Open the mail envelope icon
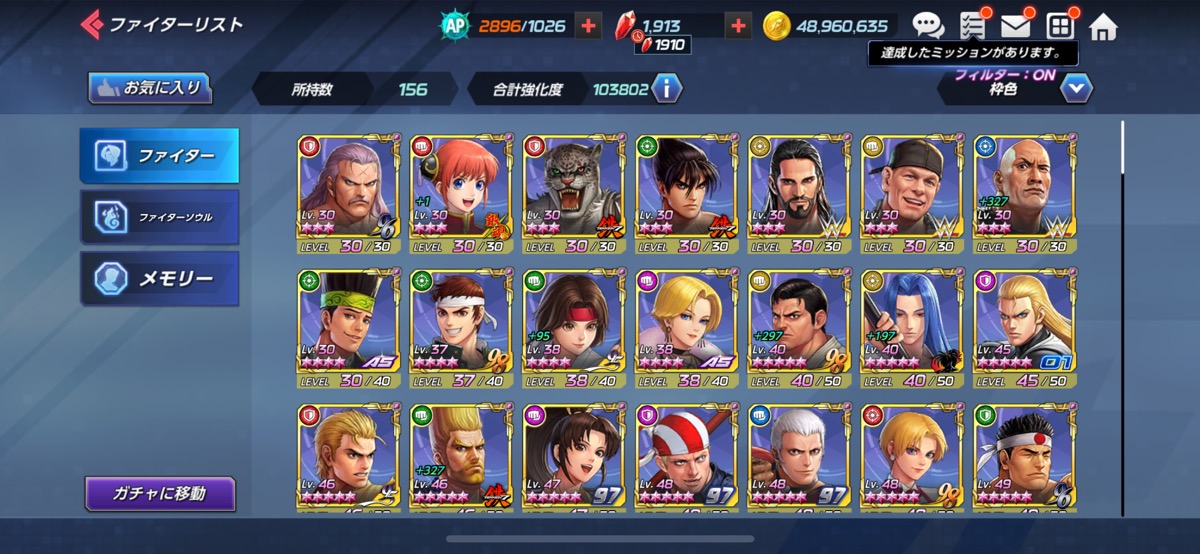 pyautogui.click(x=1015, y=26)
